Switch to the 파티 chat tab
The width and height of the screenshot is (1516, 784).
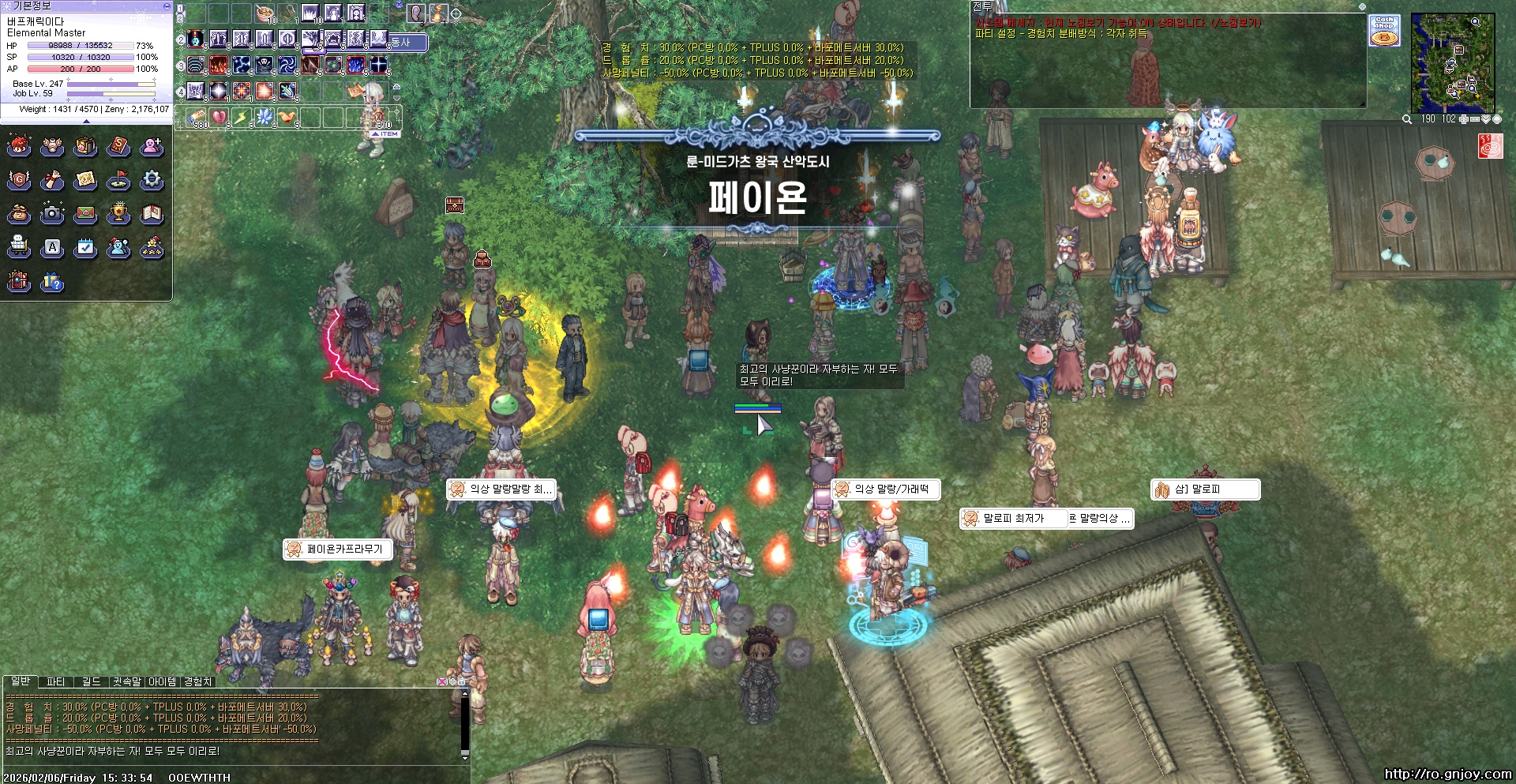(55, 680)
